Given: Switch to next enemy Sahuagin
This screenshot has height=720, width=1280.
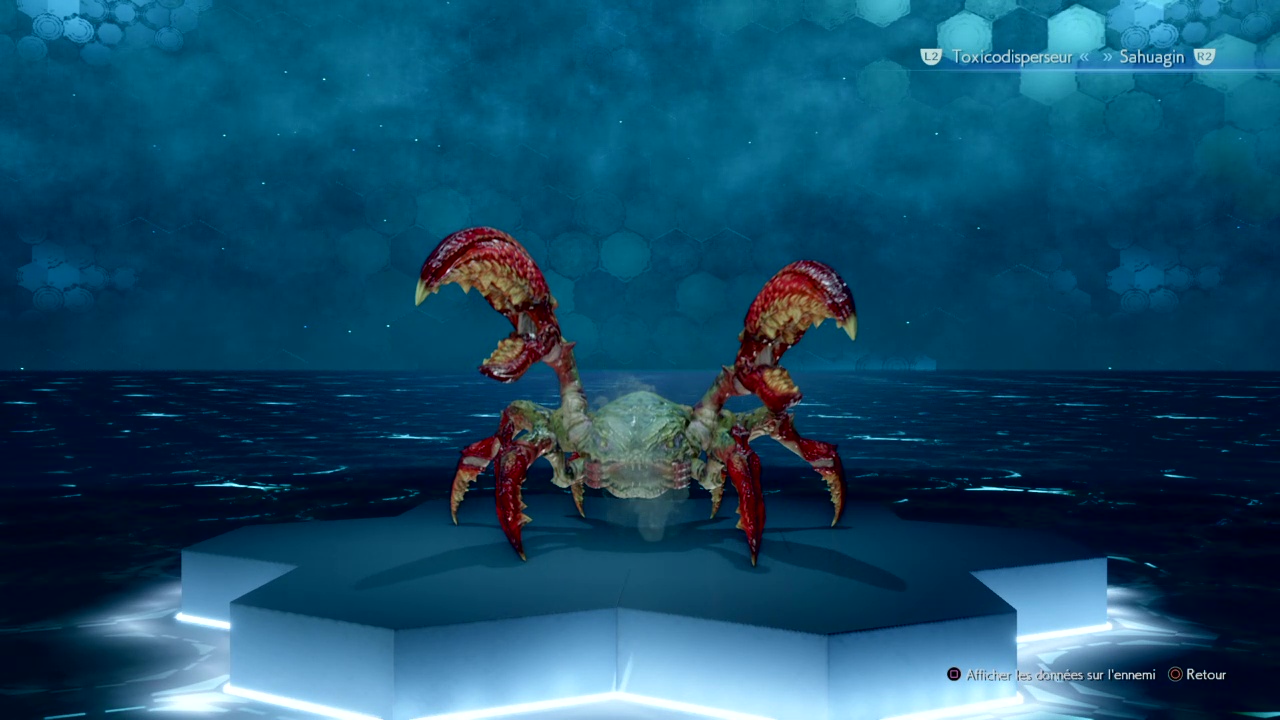Looking at the screenshot, I should click(1151, 57).
